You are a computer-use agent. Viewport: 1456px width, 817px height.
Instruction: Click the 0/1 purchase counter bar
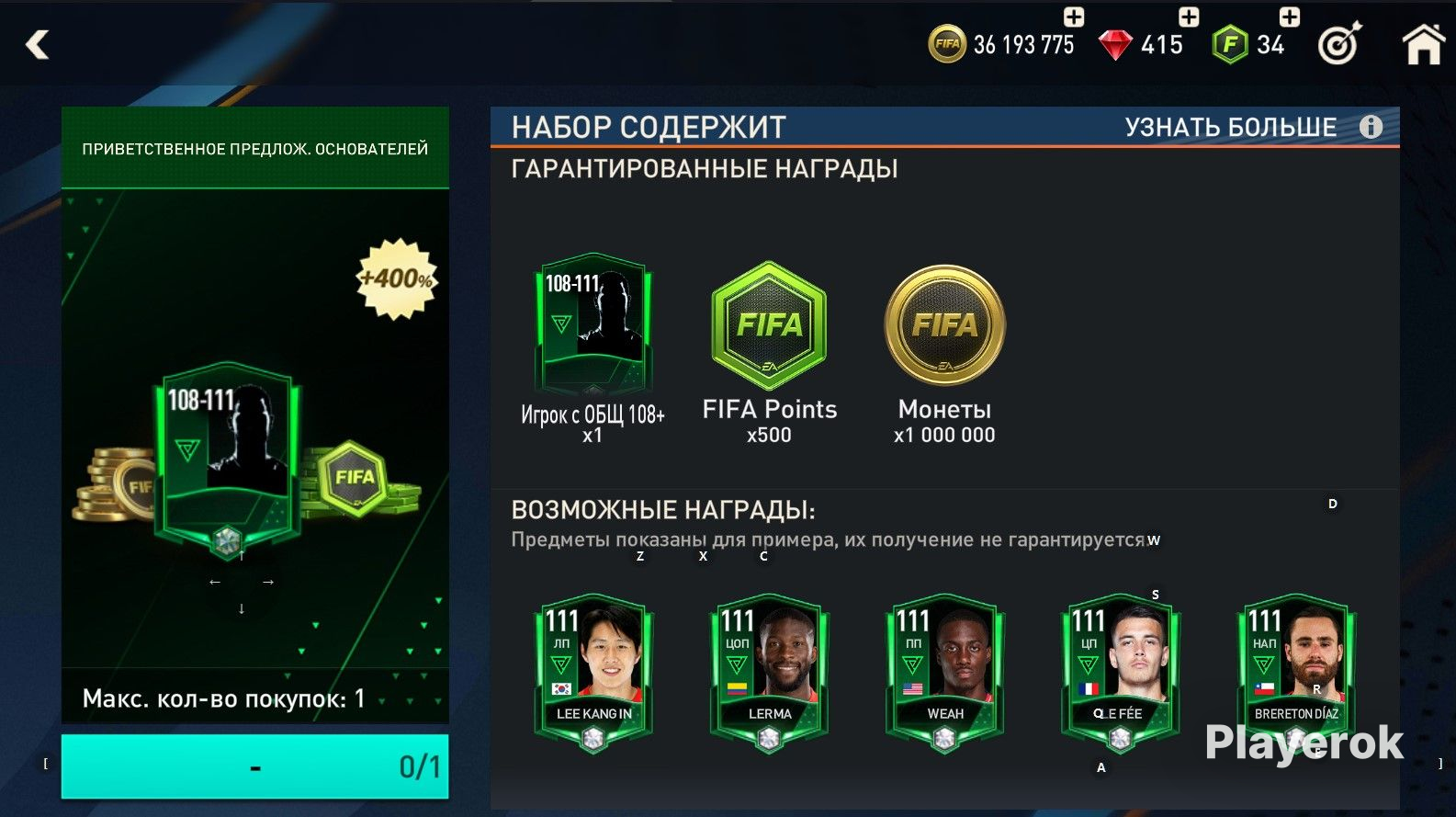255,766
